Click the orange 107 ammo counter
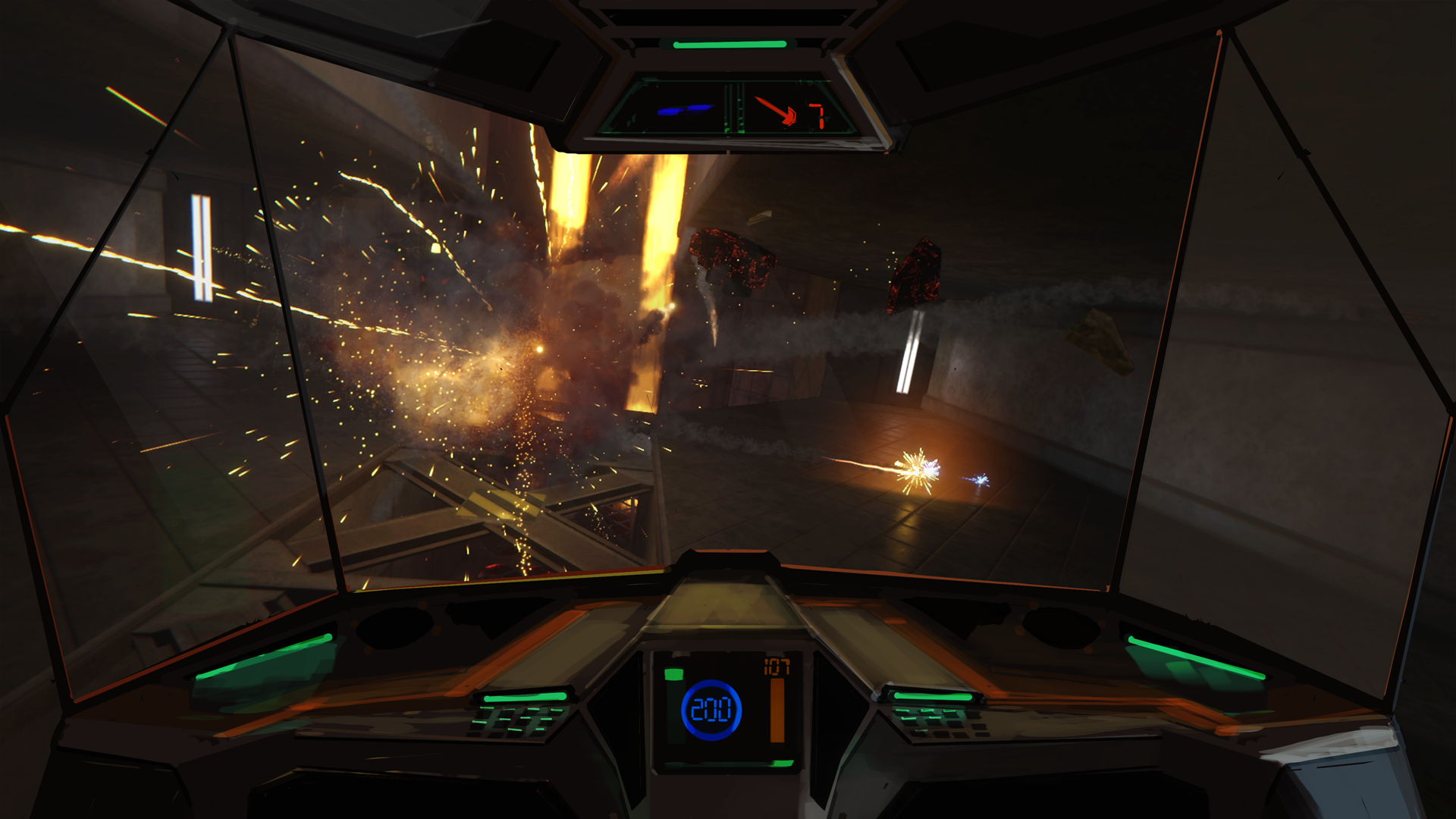The width and height of the screenshot is (1456, 819). coord(777,665)
